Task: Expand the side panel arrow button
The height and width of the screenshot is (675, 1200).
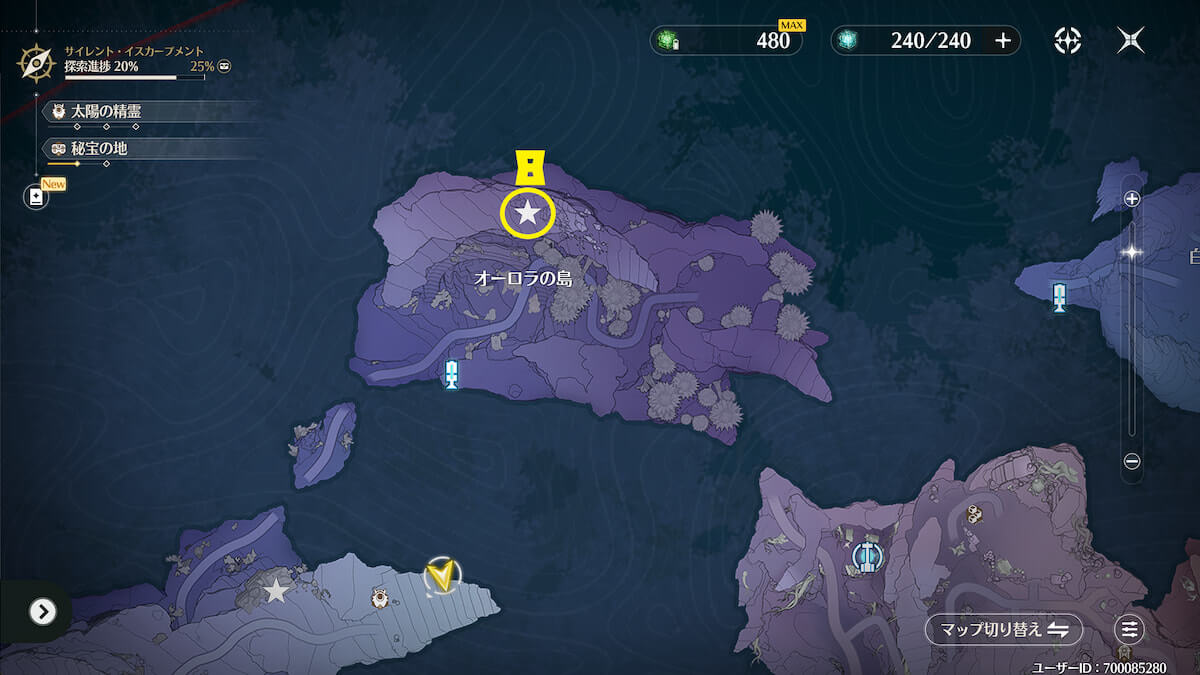Action: tap(42, 611)
